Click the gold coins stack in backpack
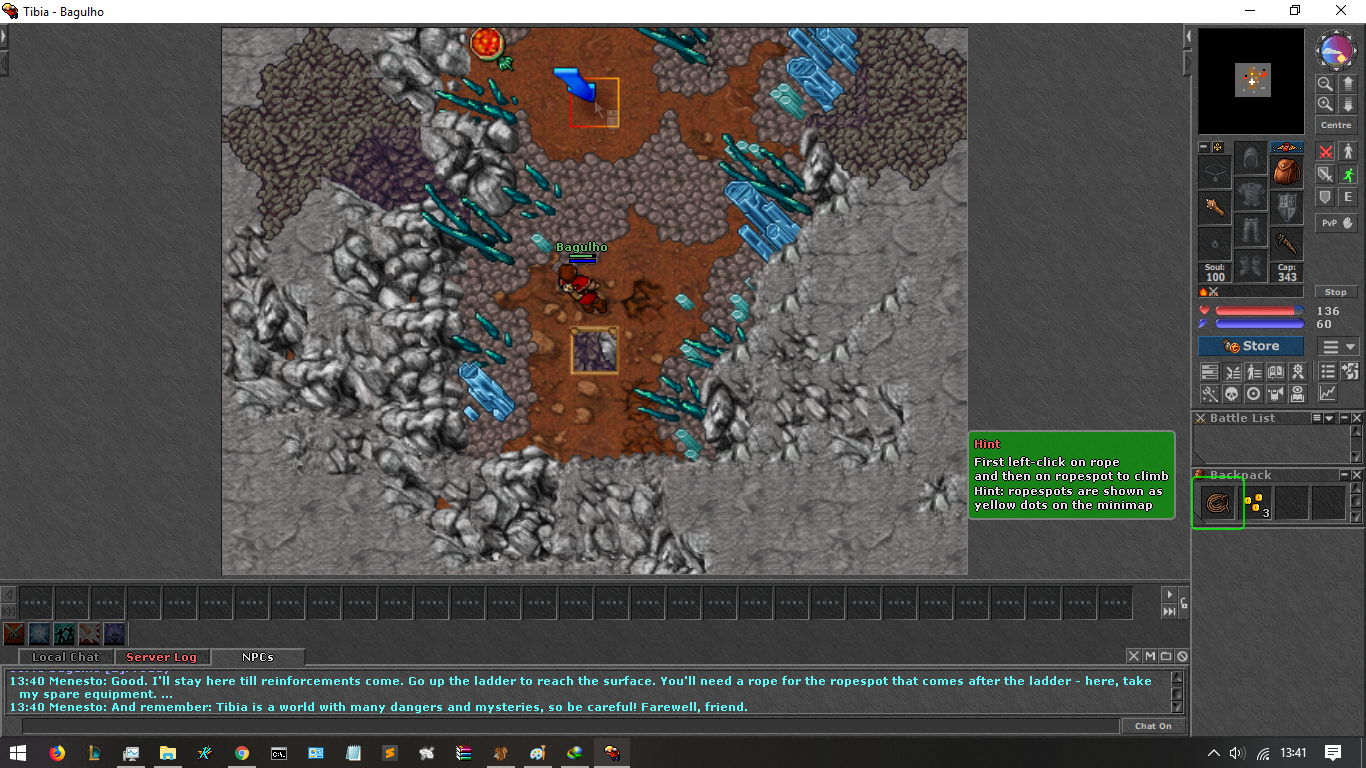Screen dimensions: 1366x768 tap(1255, 503)
